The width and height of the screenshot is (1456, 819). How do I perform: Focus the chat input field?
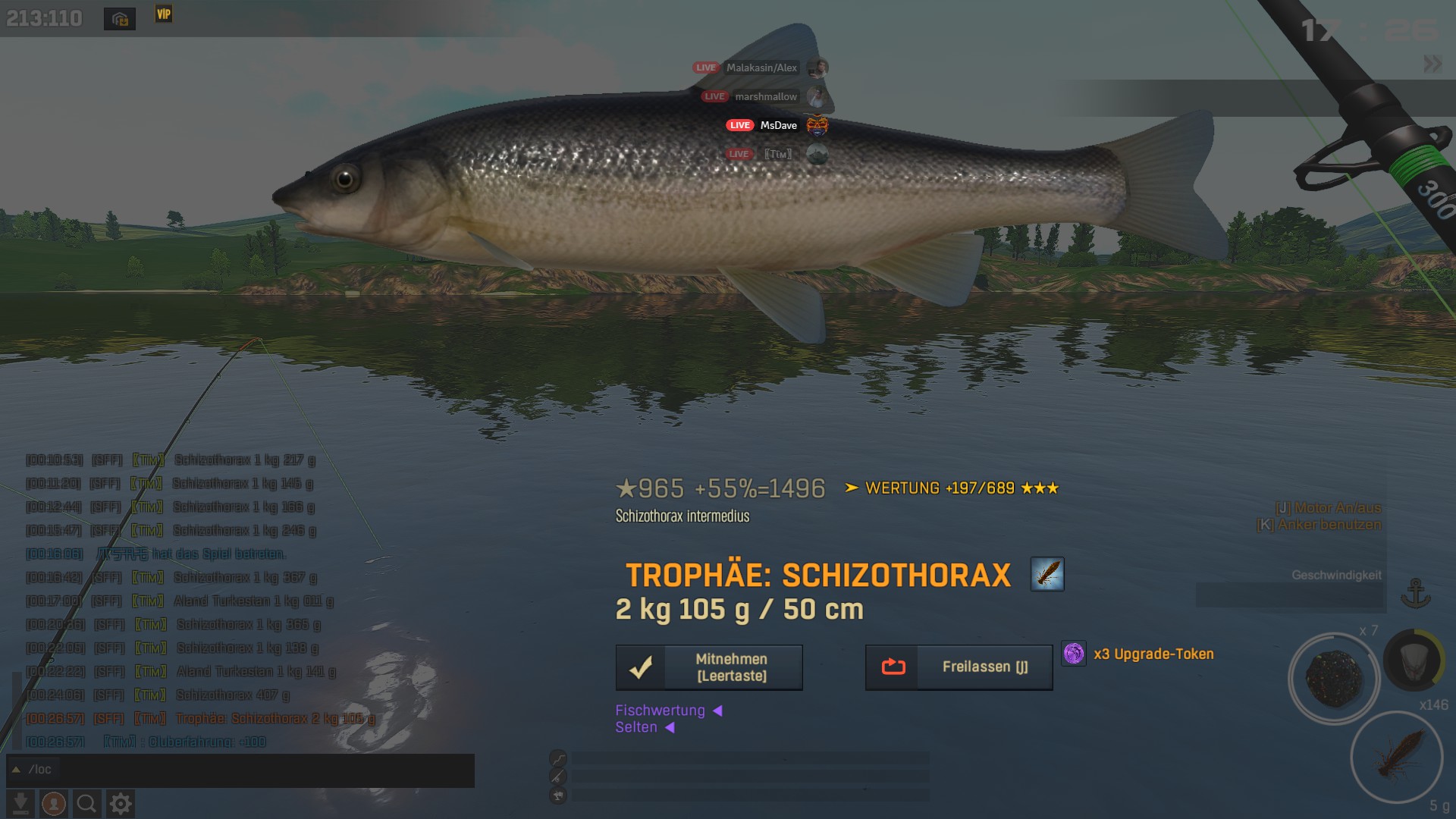[x=250, y=770]
